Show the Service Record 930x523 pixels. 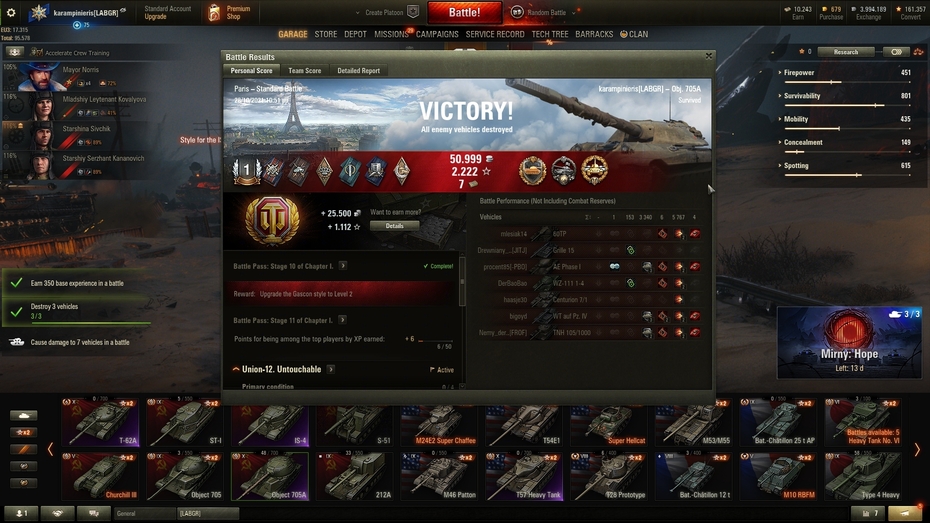tap(495, 34)
